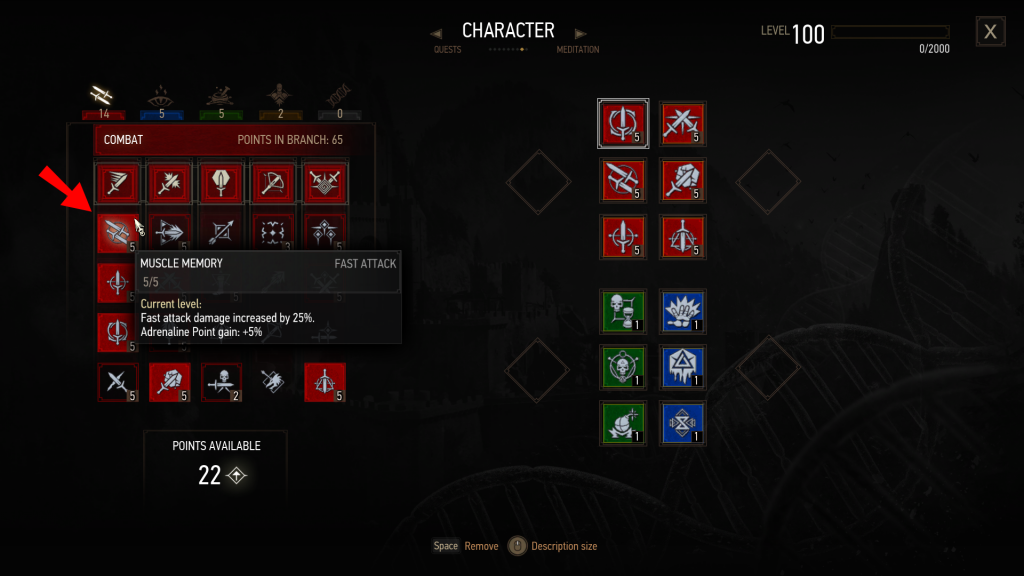Select the equipped crossed swords skill
Image resolution: width=1024 pixels, height=576 pixels.
(683, 123)
